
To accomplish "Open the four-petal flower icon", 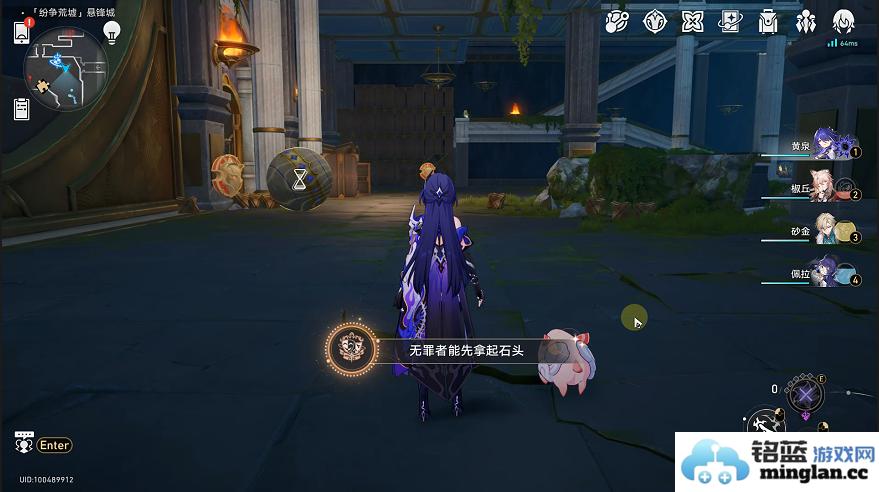I will tap(692, 21).
